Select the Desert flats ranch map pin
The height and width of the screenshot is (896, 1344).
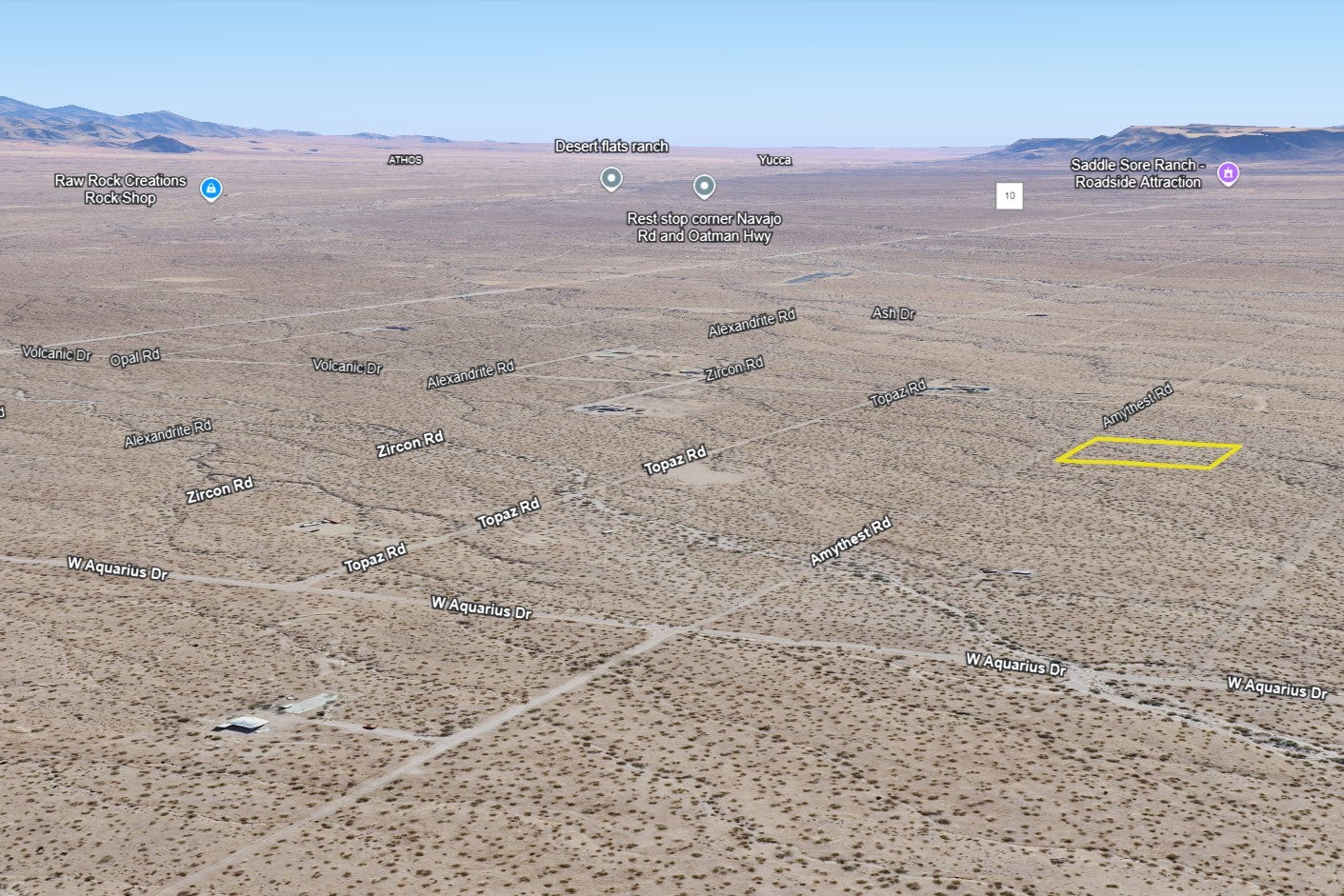point(612,178)
